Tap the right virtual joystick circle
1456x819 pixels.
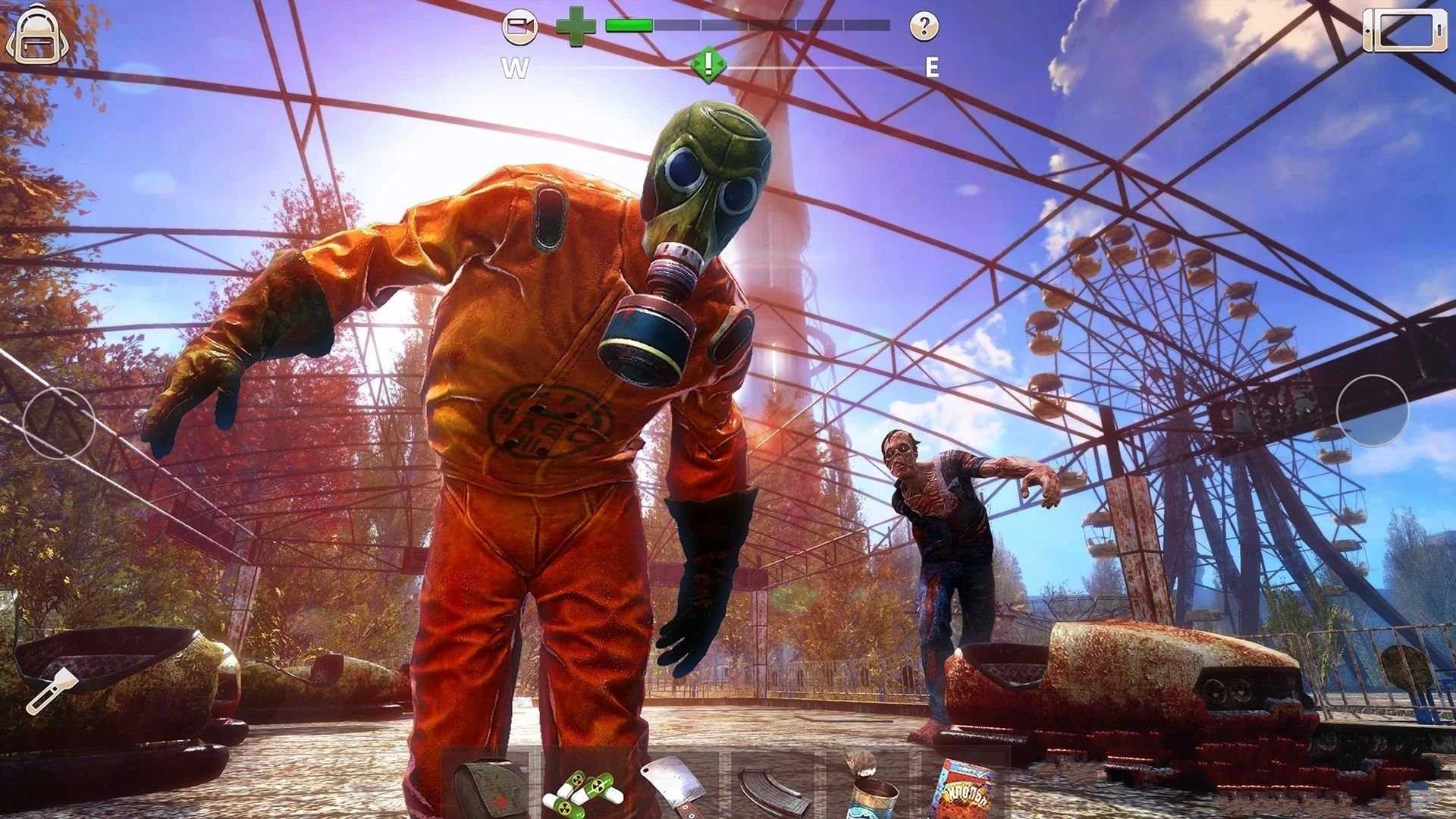tap(1372, 410)
